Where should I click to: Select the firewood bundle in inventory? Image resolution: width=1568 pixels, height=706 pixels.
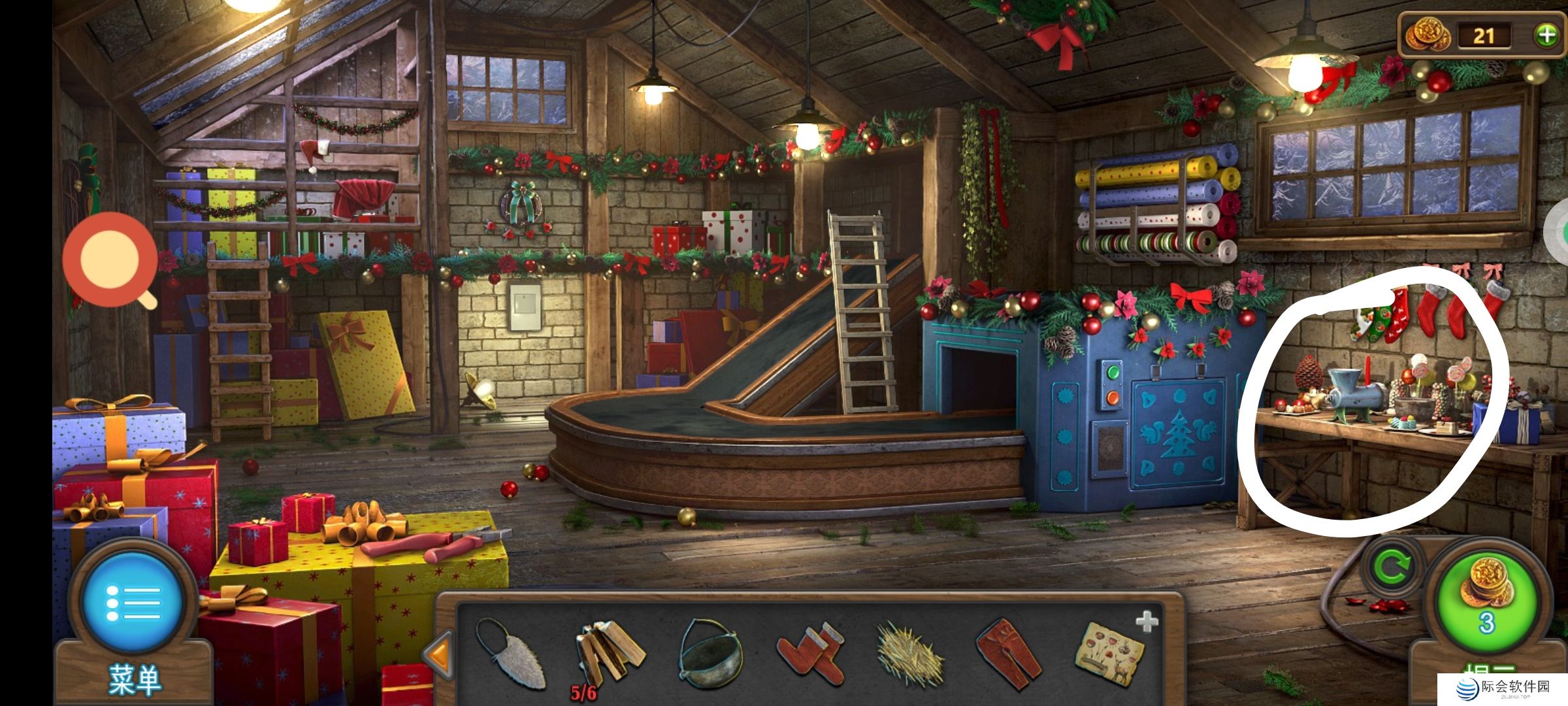(610, 651)
